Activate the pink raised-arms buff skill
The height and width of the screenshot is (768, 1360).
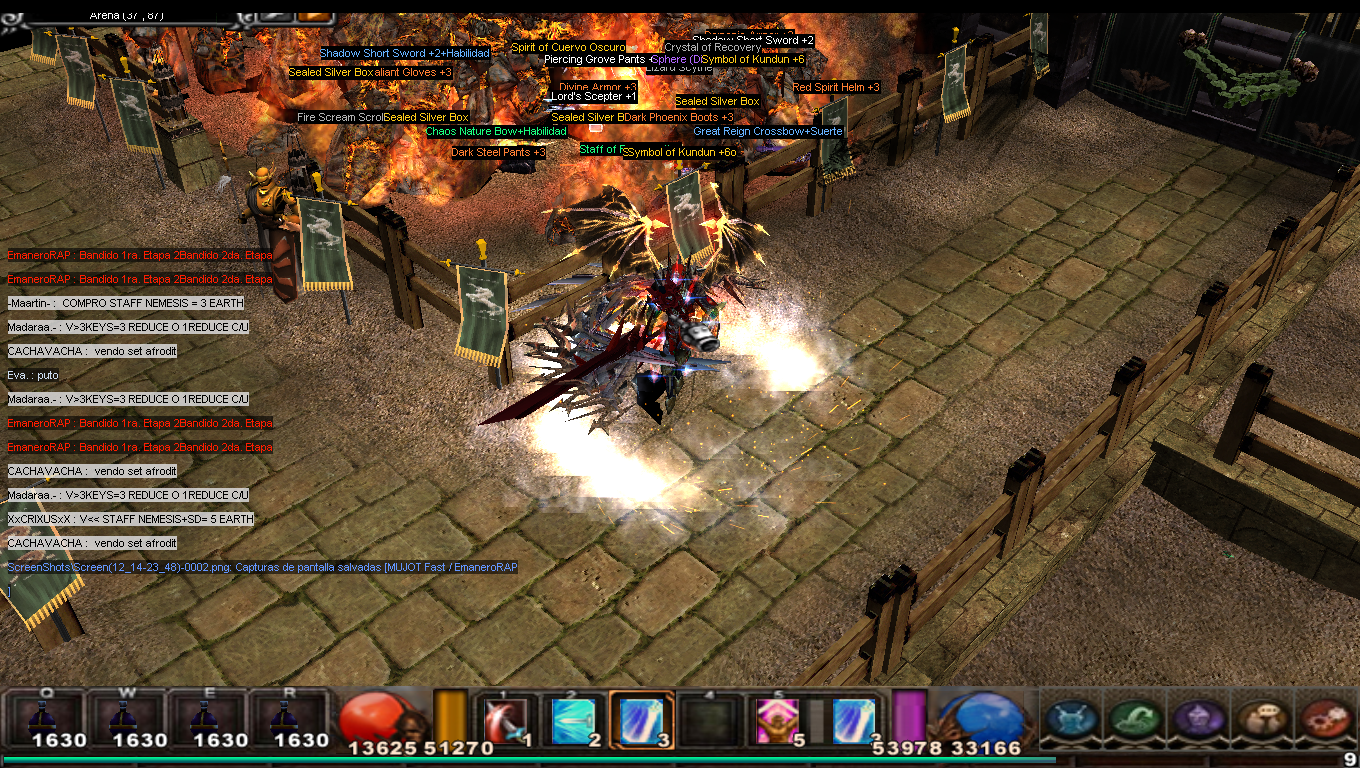(x=777, y=720)
